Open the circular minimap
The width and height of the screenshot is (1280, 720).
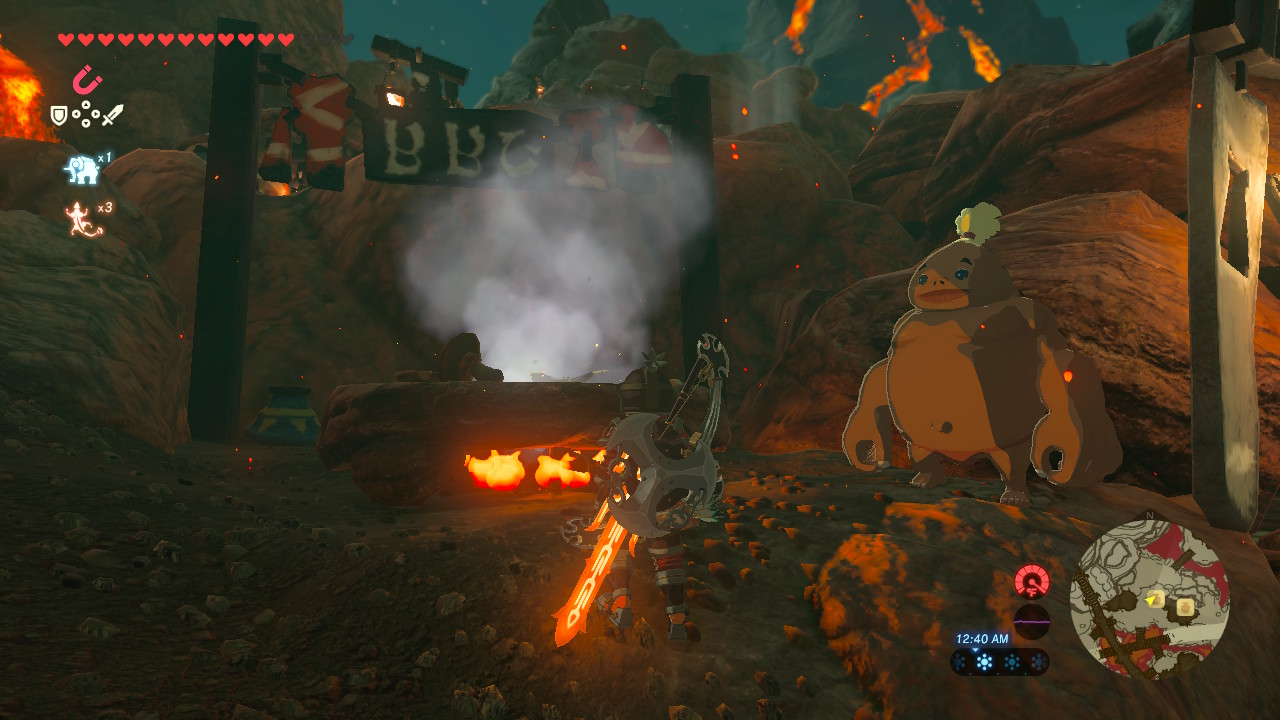[1149, 600]
